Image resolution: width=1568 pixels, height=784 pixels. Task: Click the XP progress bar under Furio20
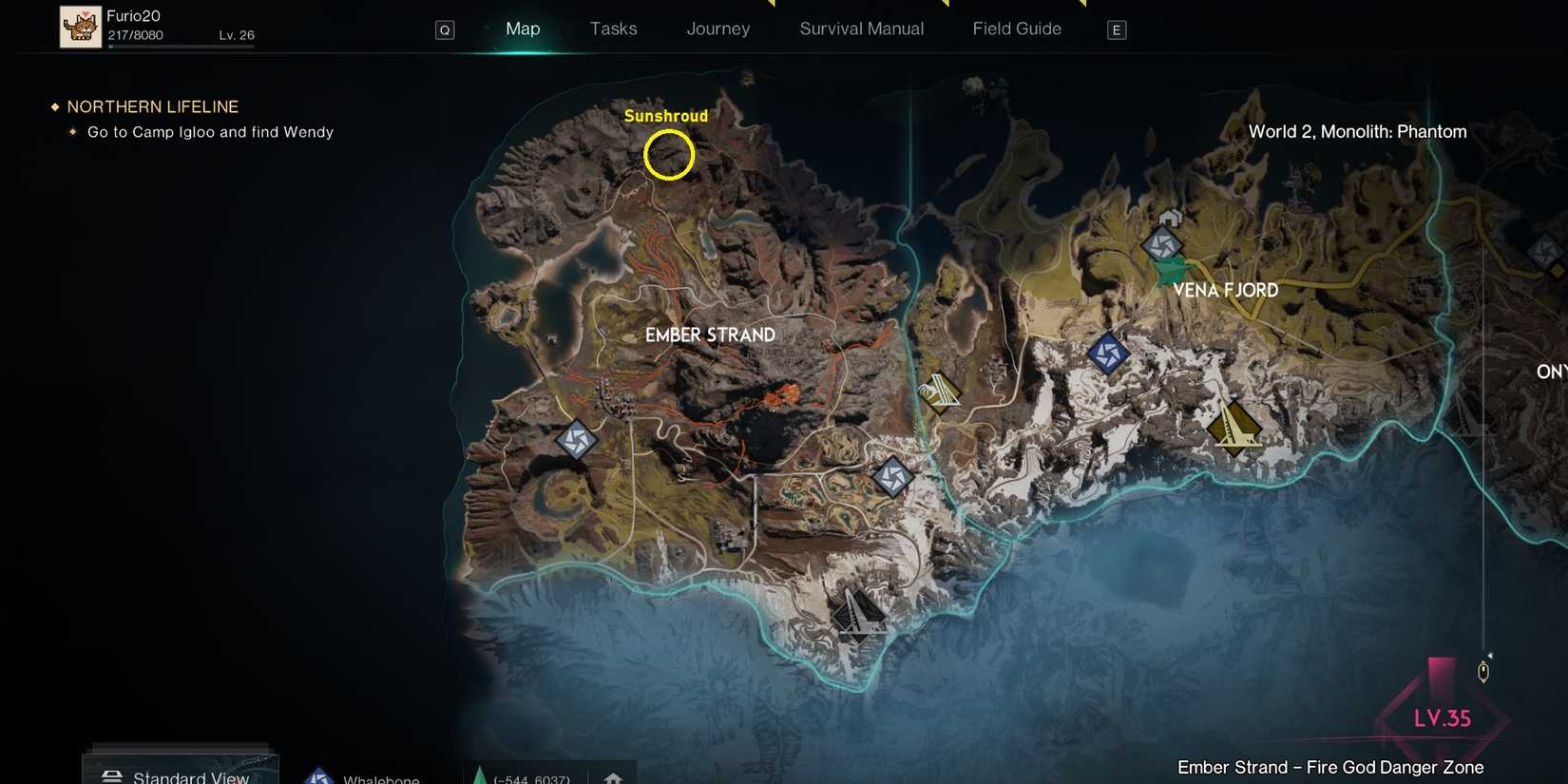click(x=182, y=49)
